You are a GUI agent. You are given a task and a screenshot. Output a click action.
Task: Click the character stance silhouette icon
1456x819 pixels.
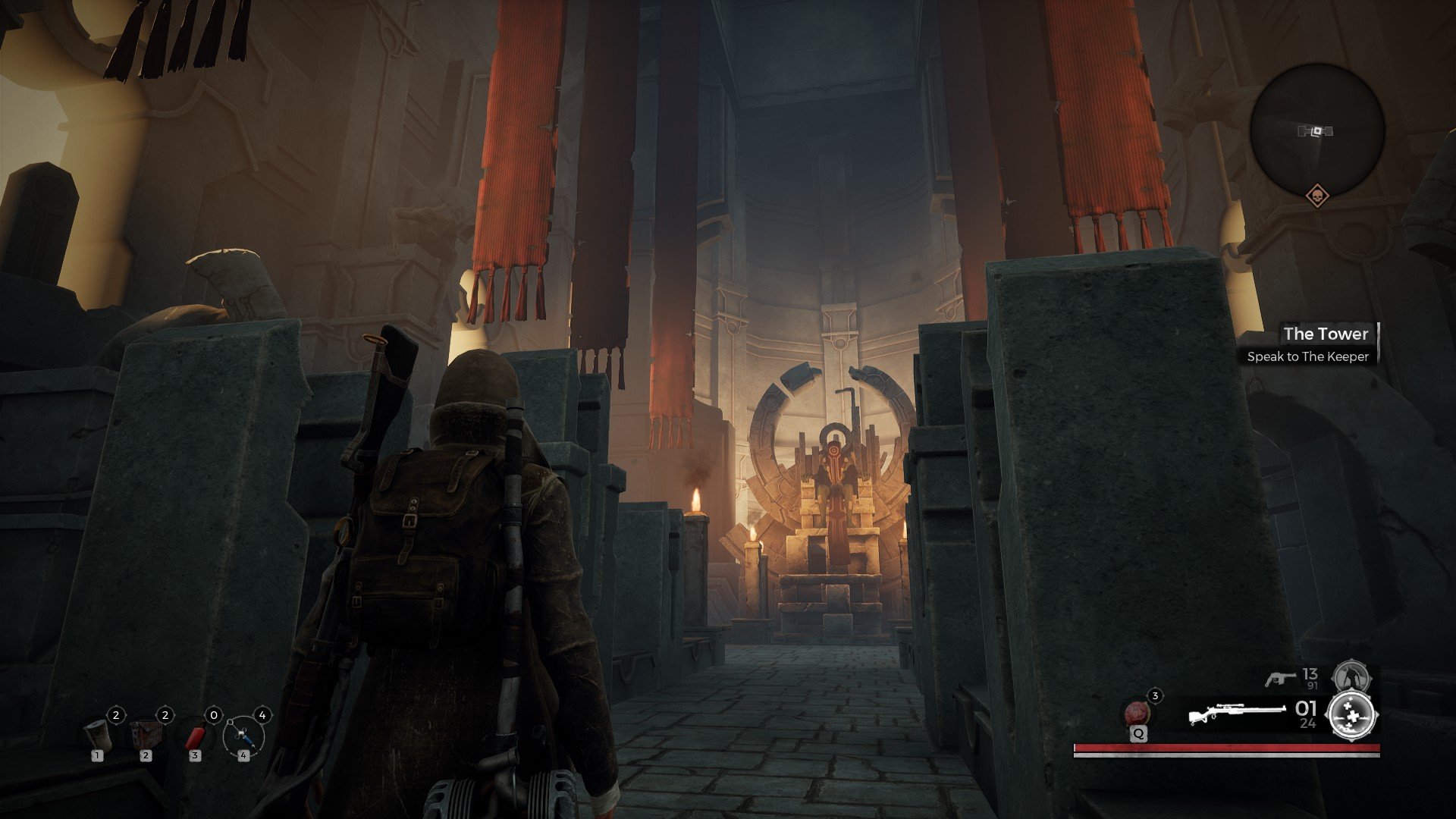tap(1354, 676)
